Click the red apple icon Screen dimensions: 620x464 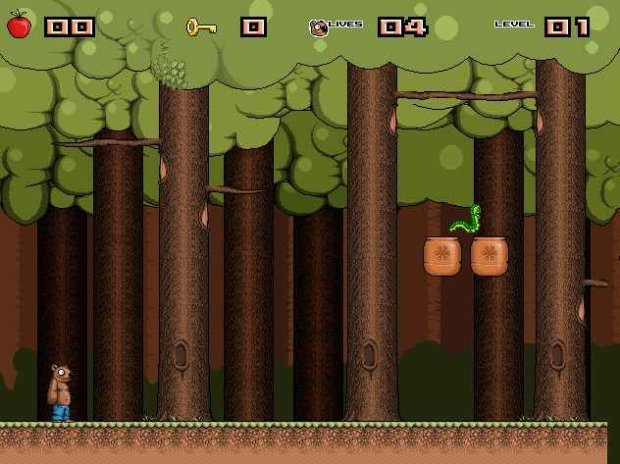pos(18,25)
